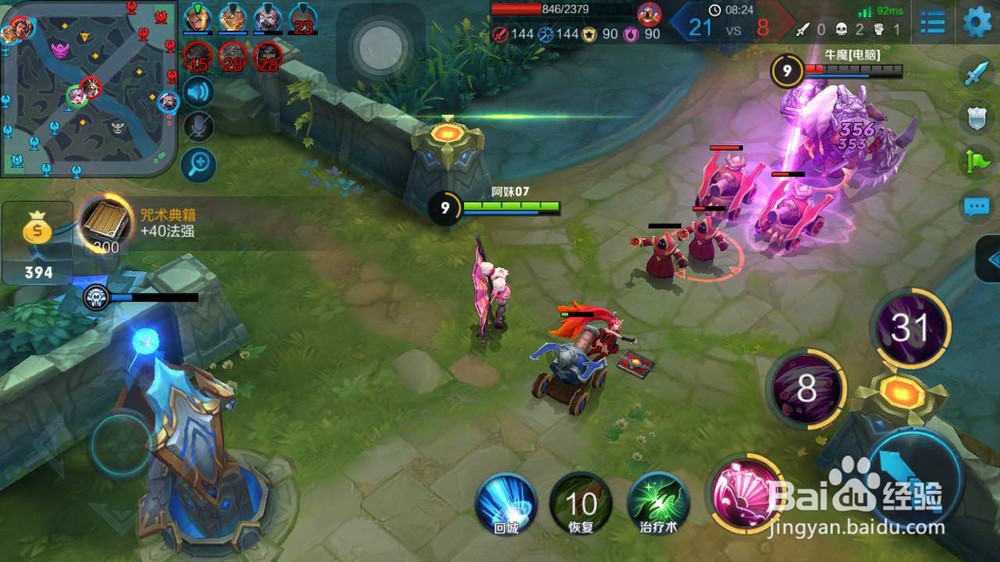Activate the skill showing cooldown 8
This screenshot has width=1000, height=562.
(x=806, y=389)
